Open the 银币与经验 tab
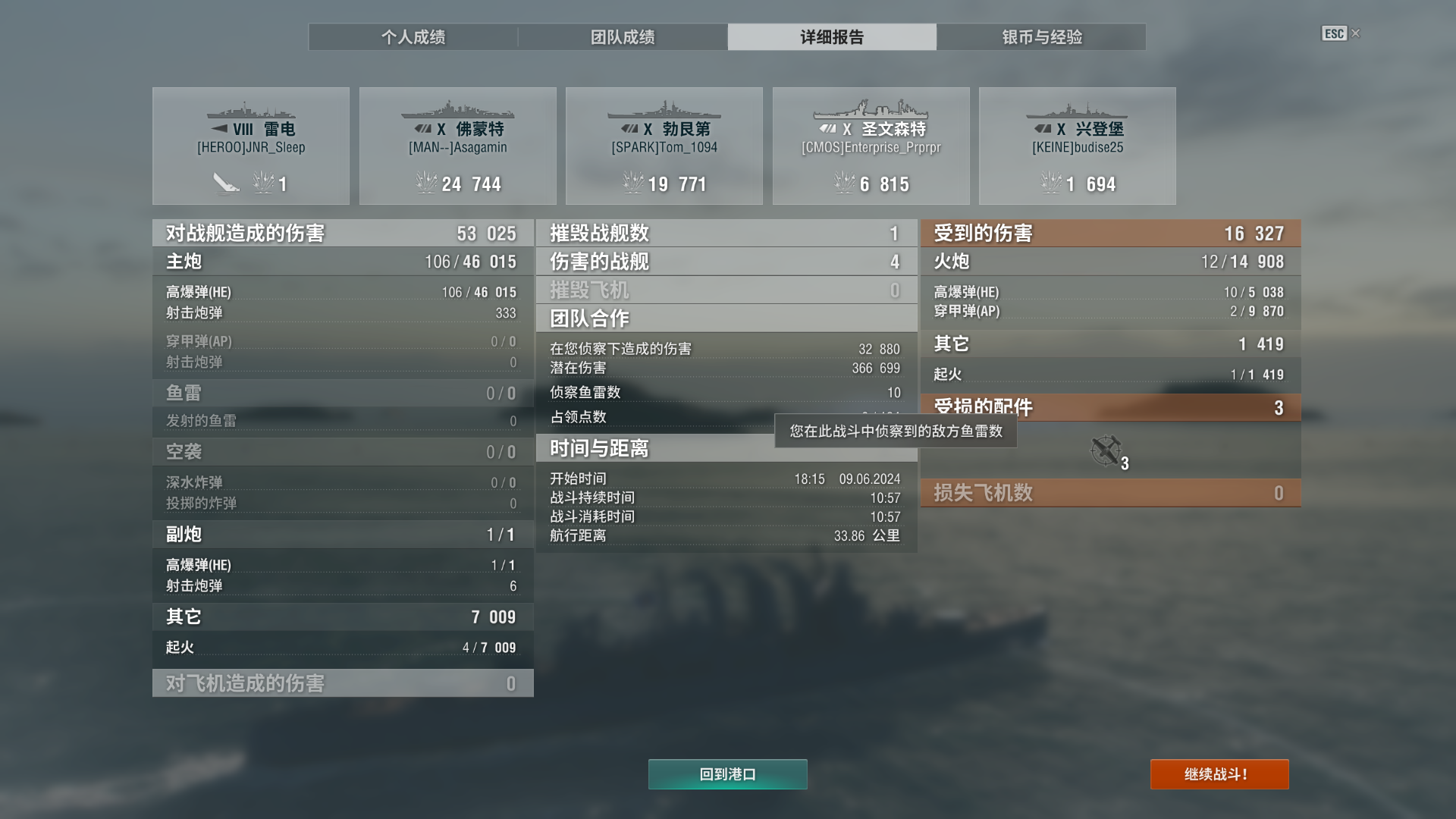The height and width of the screenshot is (819, 1456). (1041, 36)
